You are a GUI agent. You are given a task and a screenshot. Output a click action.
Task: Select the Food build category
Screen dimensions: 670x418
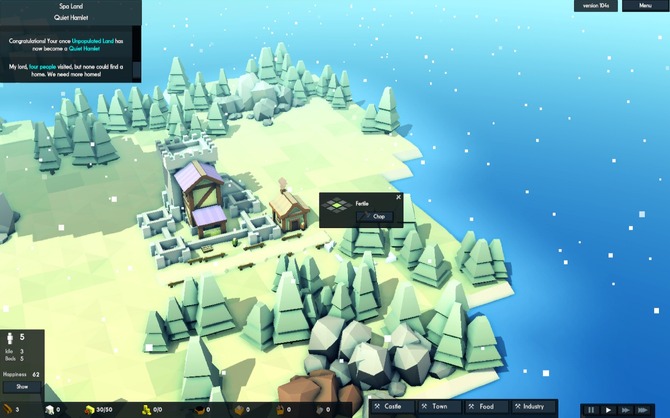pyautogui.click(x=486, y=406)
